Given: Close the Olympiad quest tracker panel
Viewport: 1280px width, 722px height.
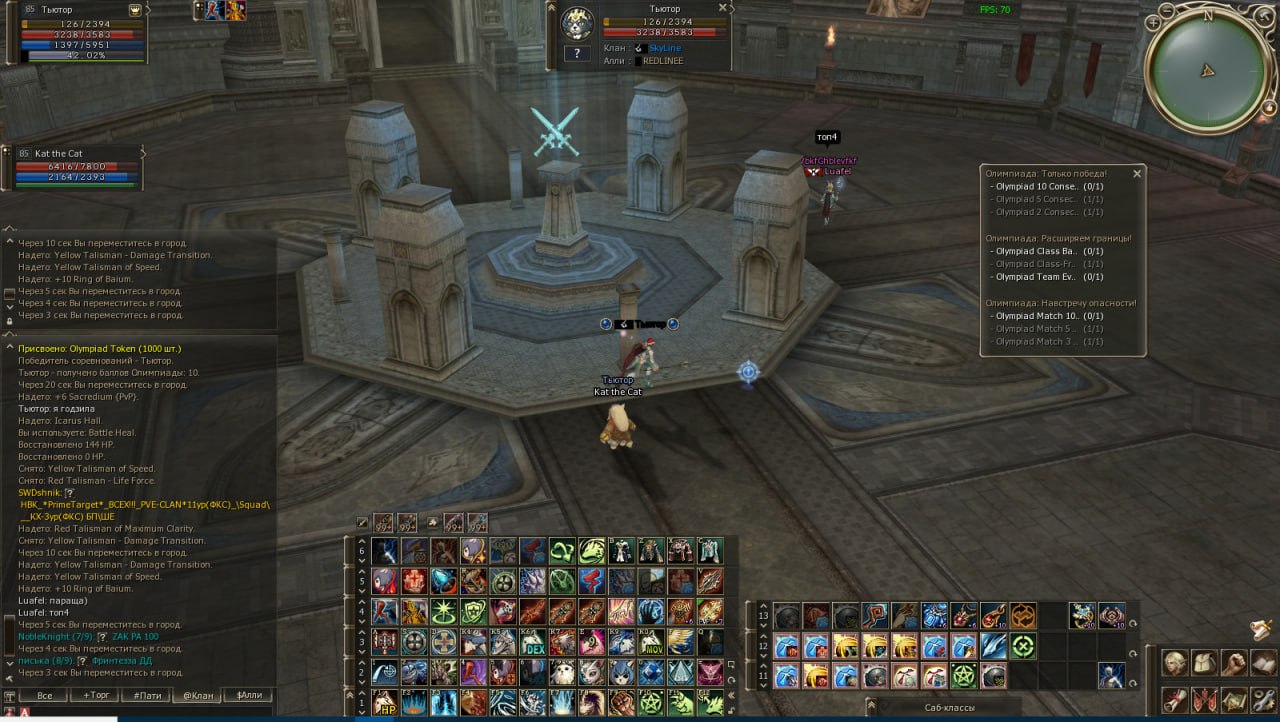Looking at the screenshot, I should coord(1136,173).
